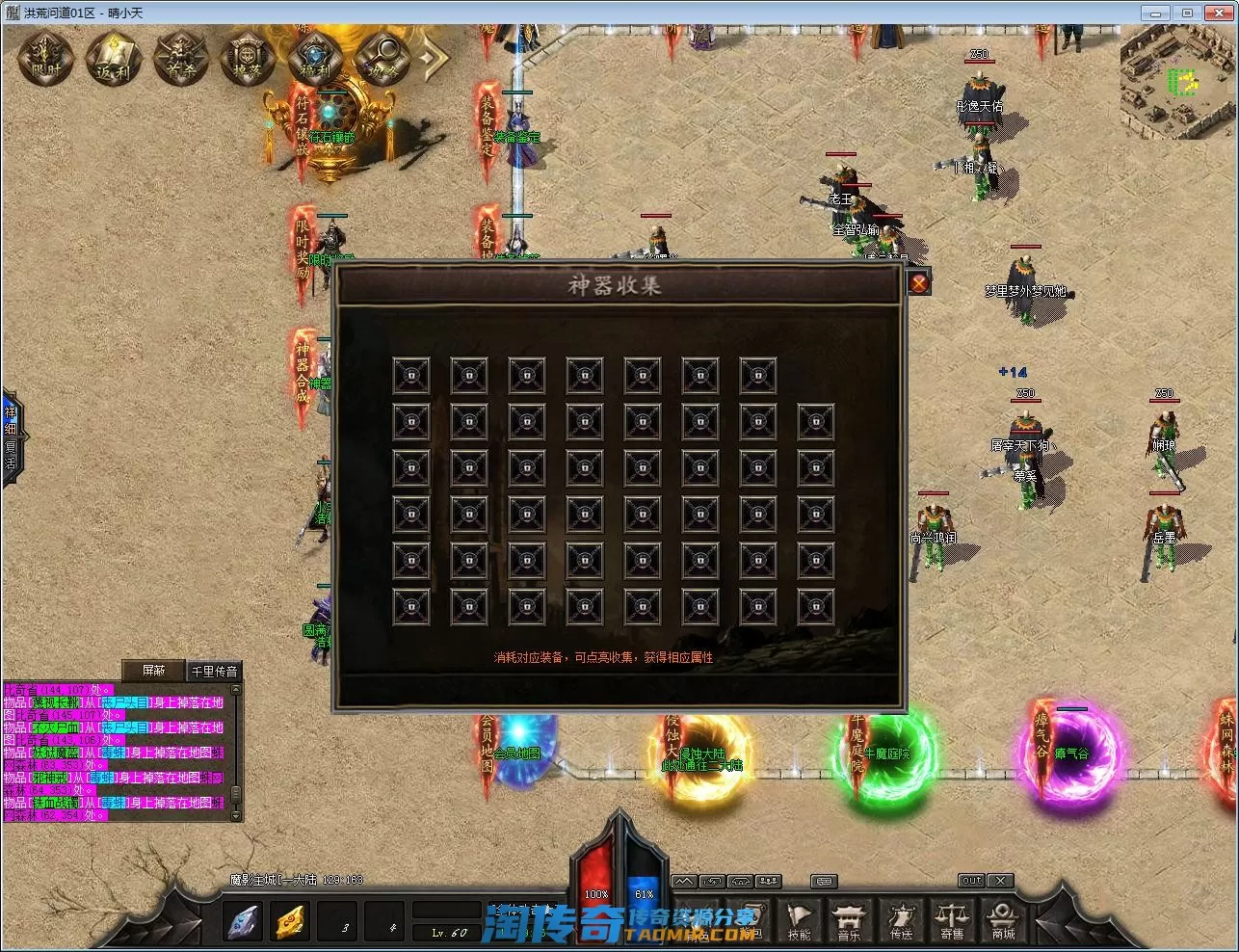Open the 商城 shop
The height and width of the screenshot is (952, 1239).
(1003, 920)
